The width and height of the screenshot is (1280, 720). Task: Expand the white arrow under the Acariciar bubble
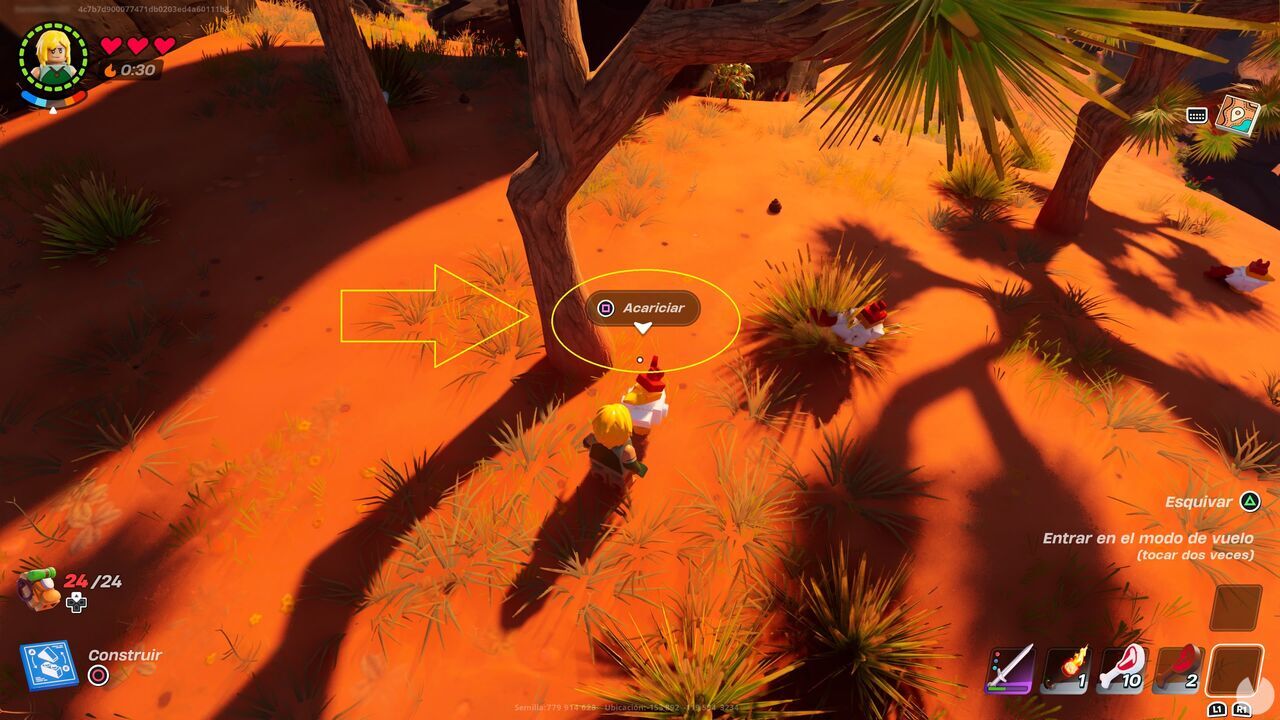coord(645,325)
